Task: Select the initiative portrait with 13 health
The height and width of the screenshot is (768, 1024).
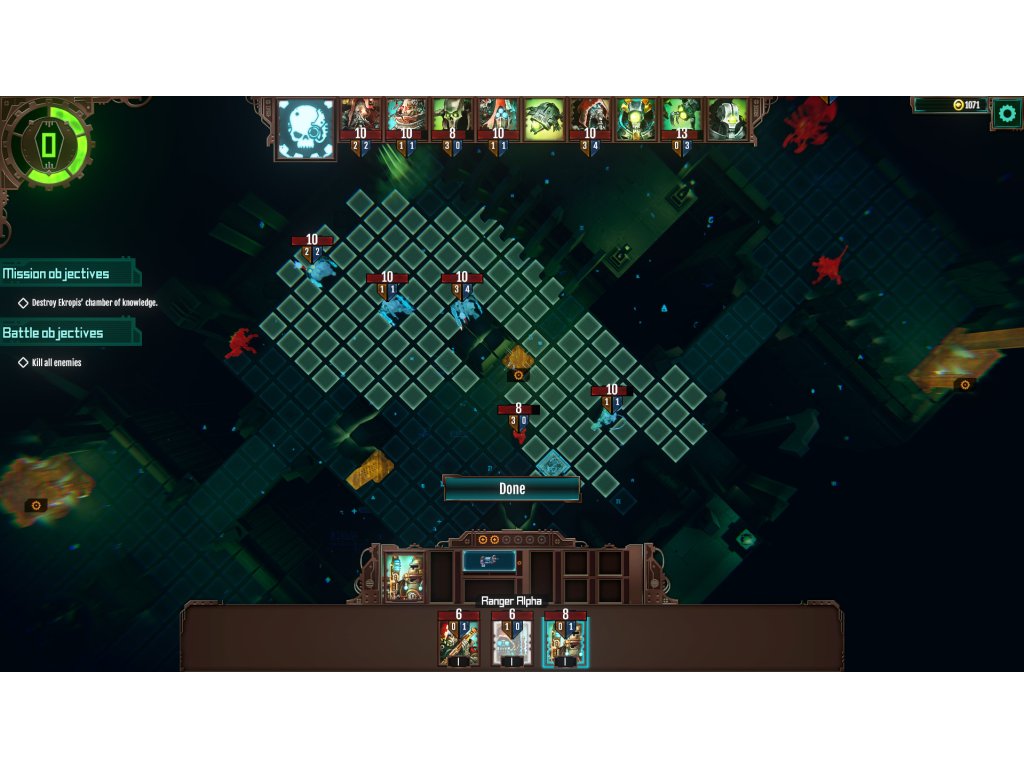Action: [681, 120]
